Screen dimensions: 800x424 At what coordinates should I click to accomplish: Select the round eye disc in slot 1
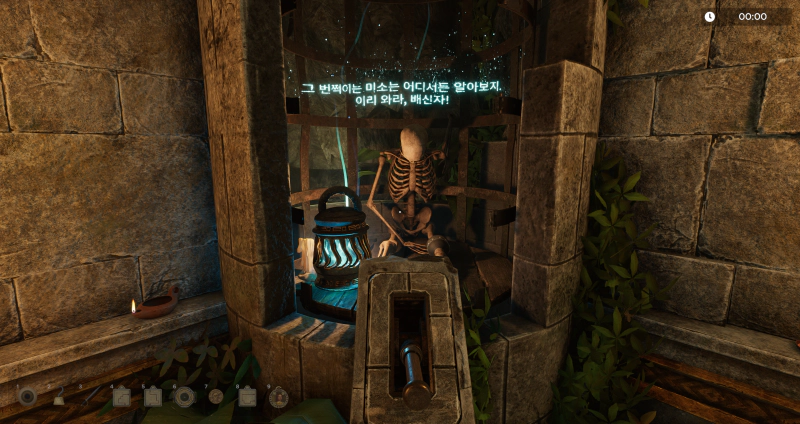(27, 397)
